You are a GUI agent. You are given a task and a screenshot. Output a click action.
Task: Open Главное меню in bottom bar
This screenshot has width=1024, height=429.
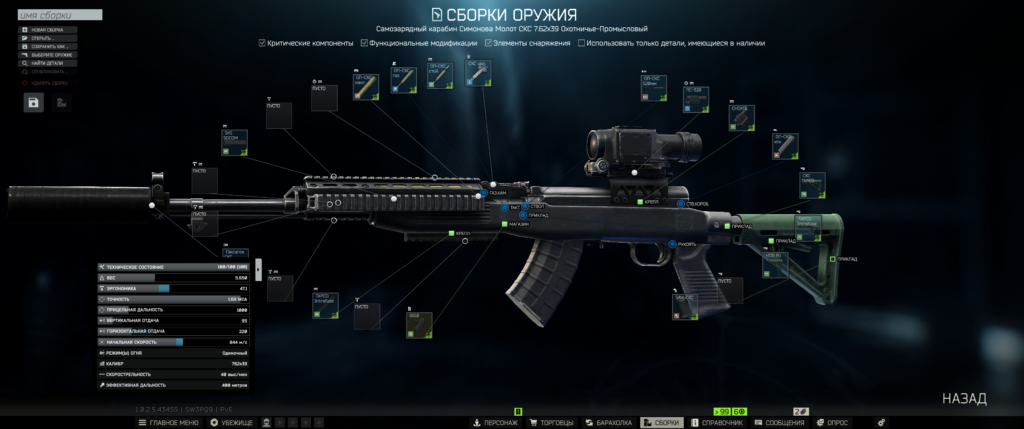click(x=170, y=423)
